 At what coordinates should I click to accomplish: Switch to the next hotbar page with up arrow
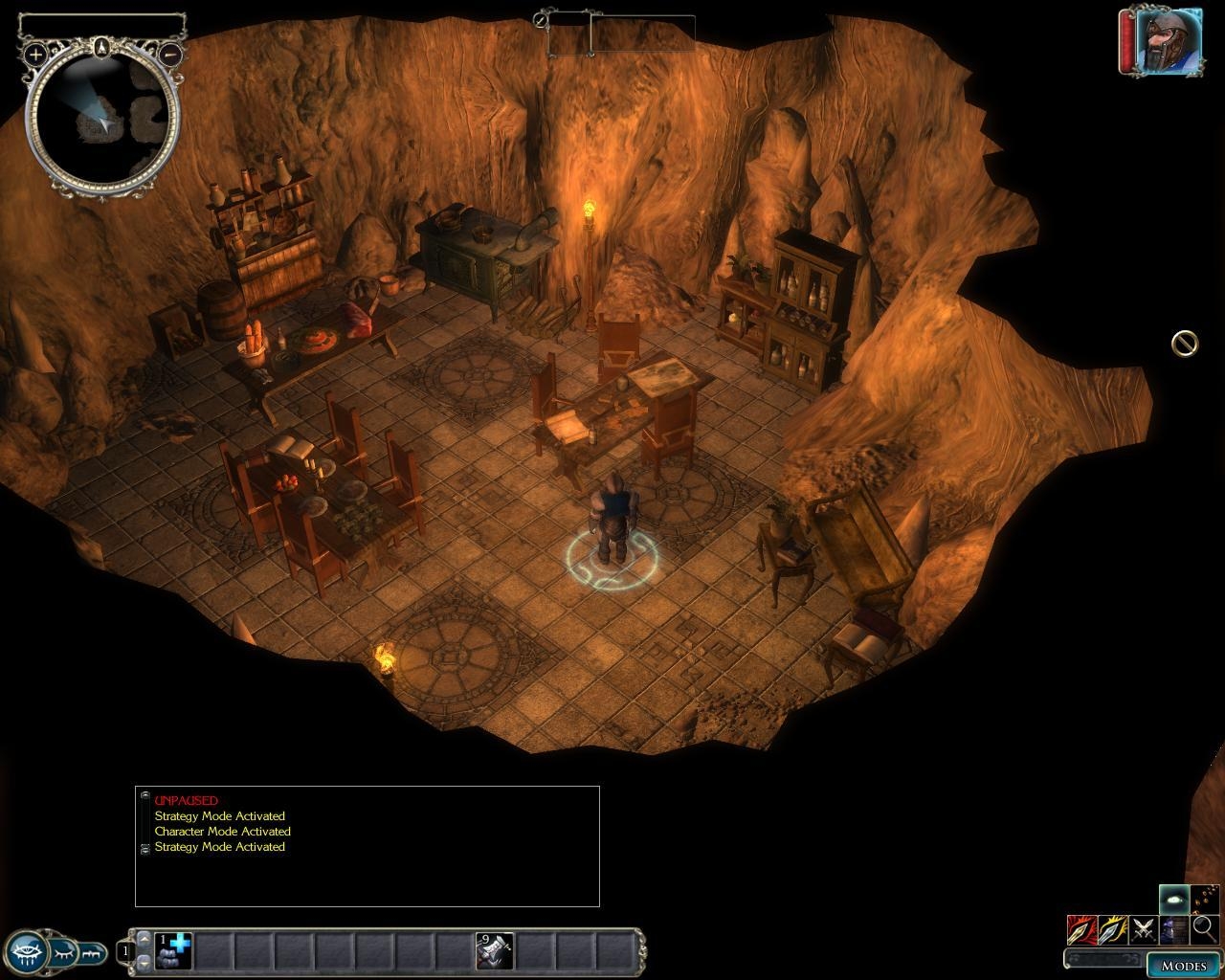coord(145,940)
